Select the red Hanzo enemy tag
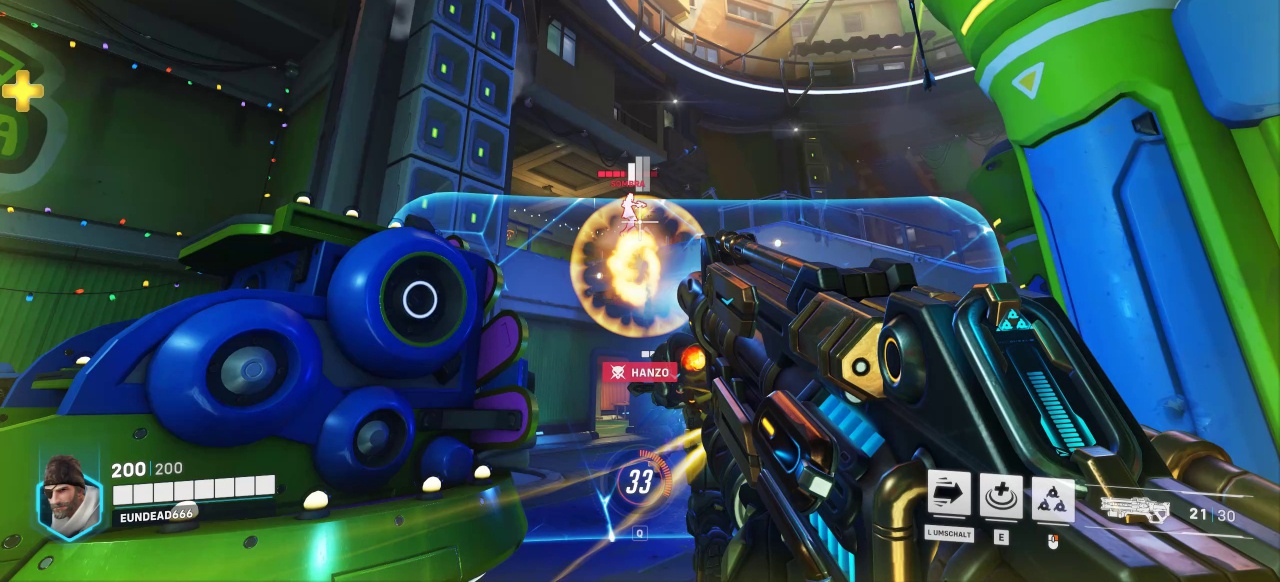 (x=640, y=372)
